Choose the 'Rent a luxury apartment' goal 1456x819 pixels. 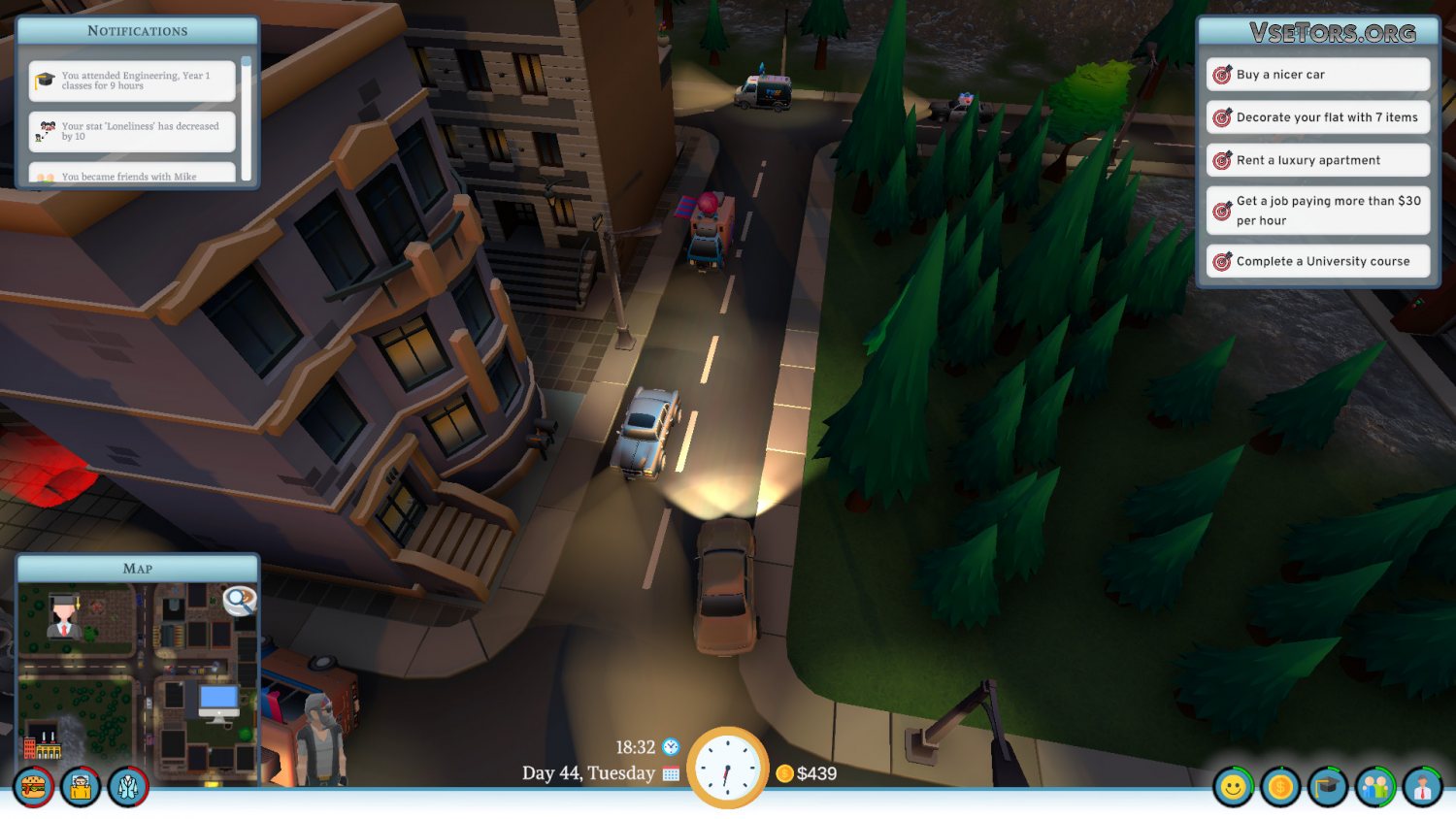[1317, 160]
